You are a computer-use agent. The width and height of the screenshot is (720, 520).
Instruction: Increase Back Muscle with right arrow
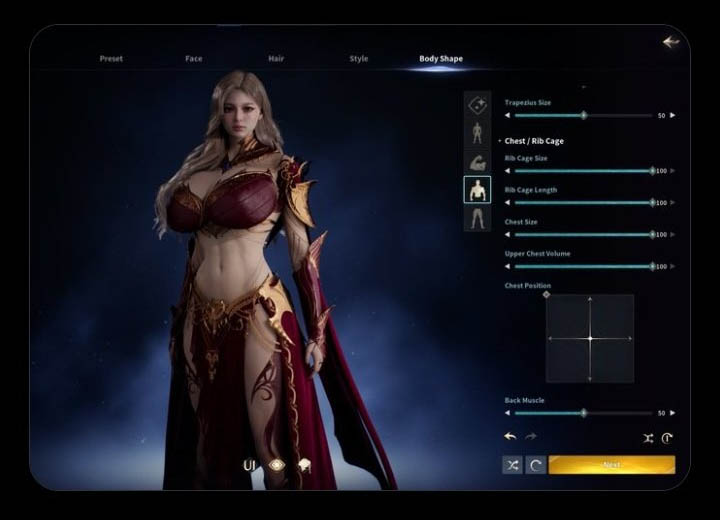pos(672,413)
